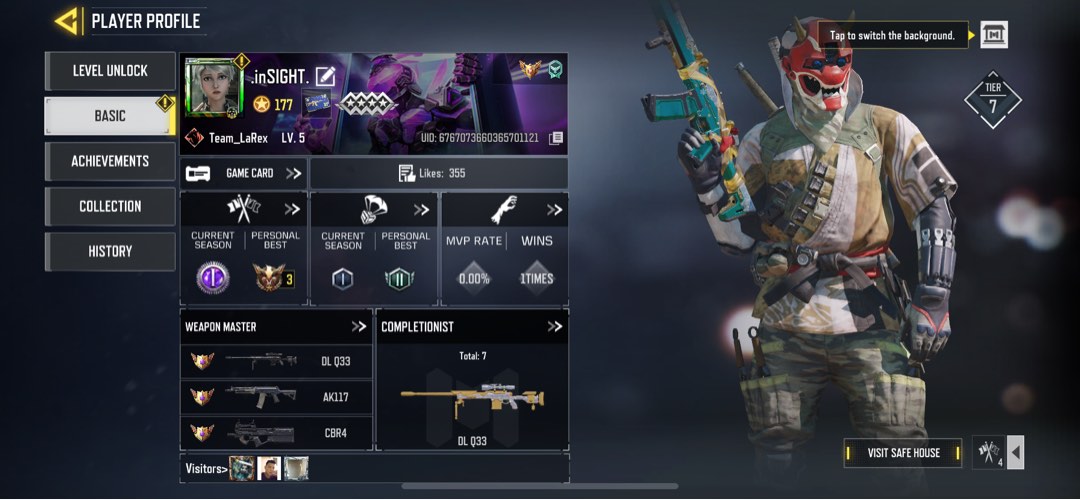Show the Collection tab

[x=110, y=206]
